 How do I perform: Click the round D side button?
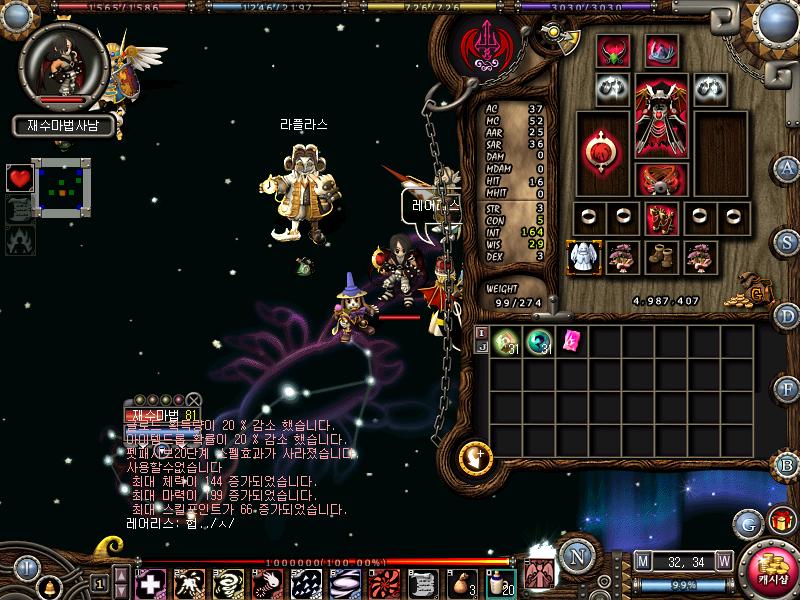click(788, 316)
